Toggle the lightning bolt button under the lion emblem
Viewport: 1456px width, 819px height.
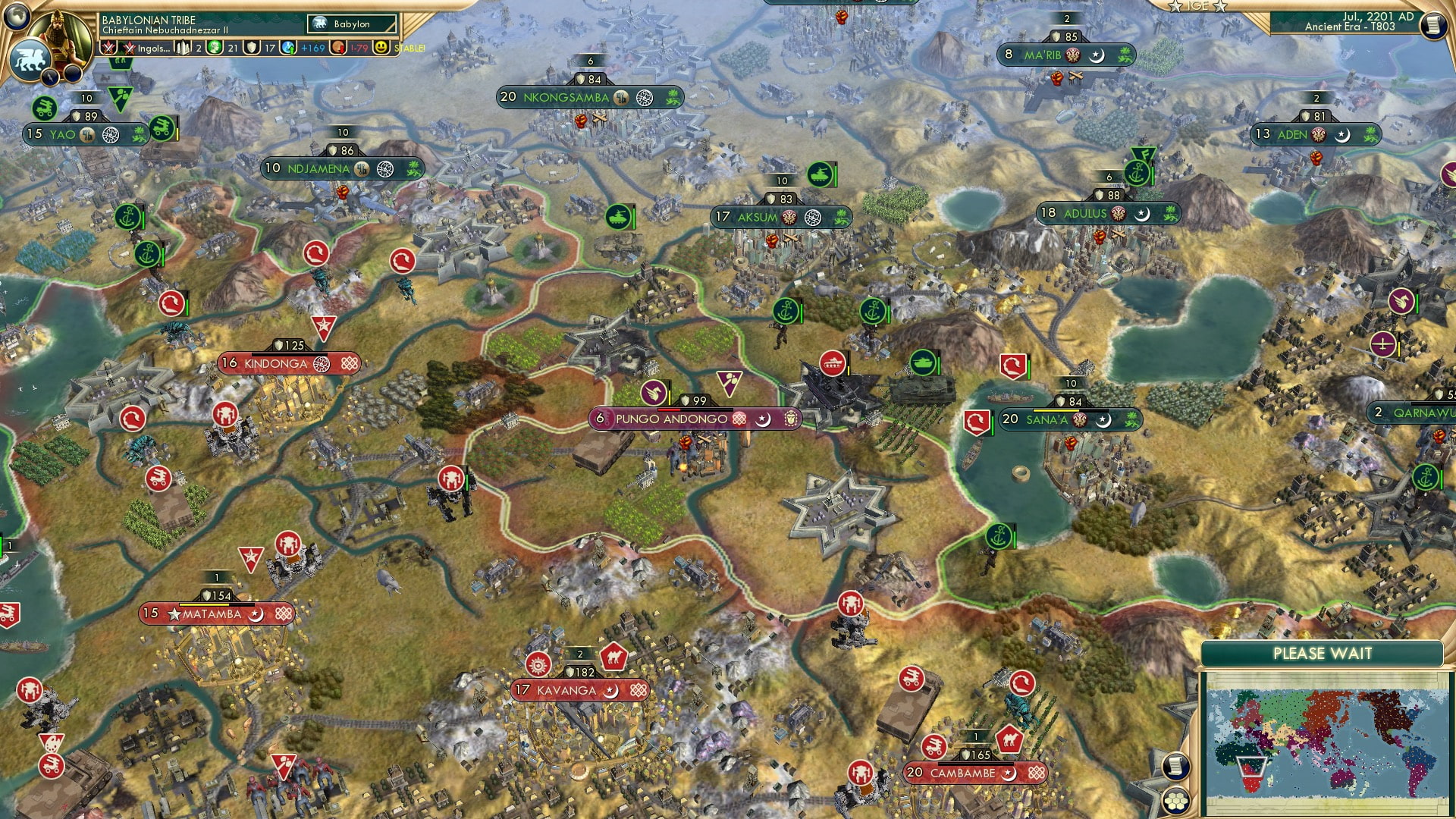tap(50, 79)
